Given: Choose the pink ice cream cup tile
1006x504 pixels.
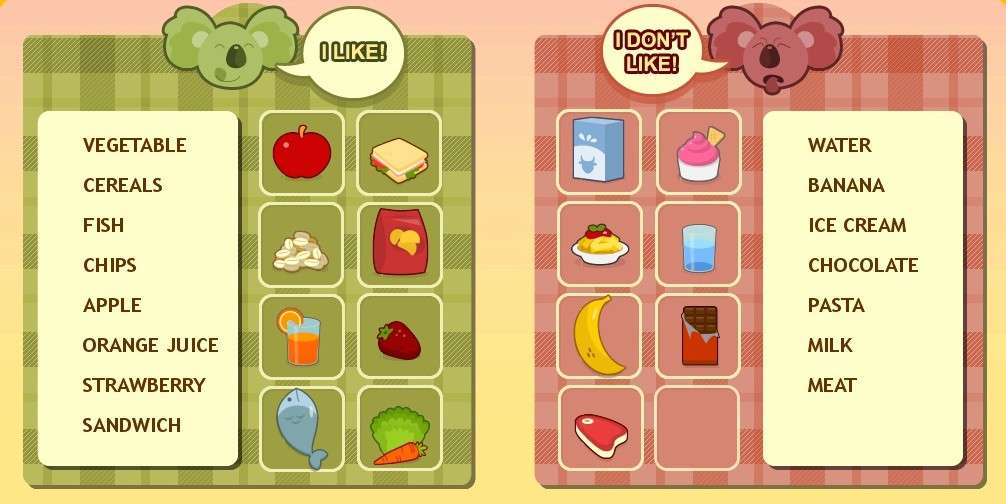Looking at the screenshot, I should tap(698, 153).
